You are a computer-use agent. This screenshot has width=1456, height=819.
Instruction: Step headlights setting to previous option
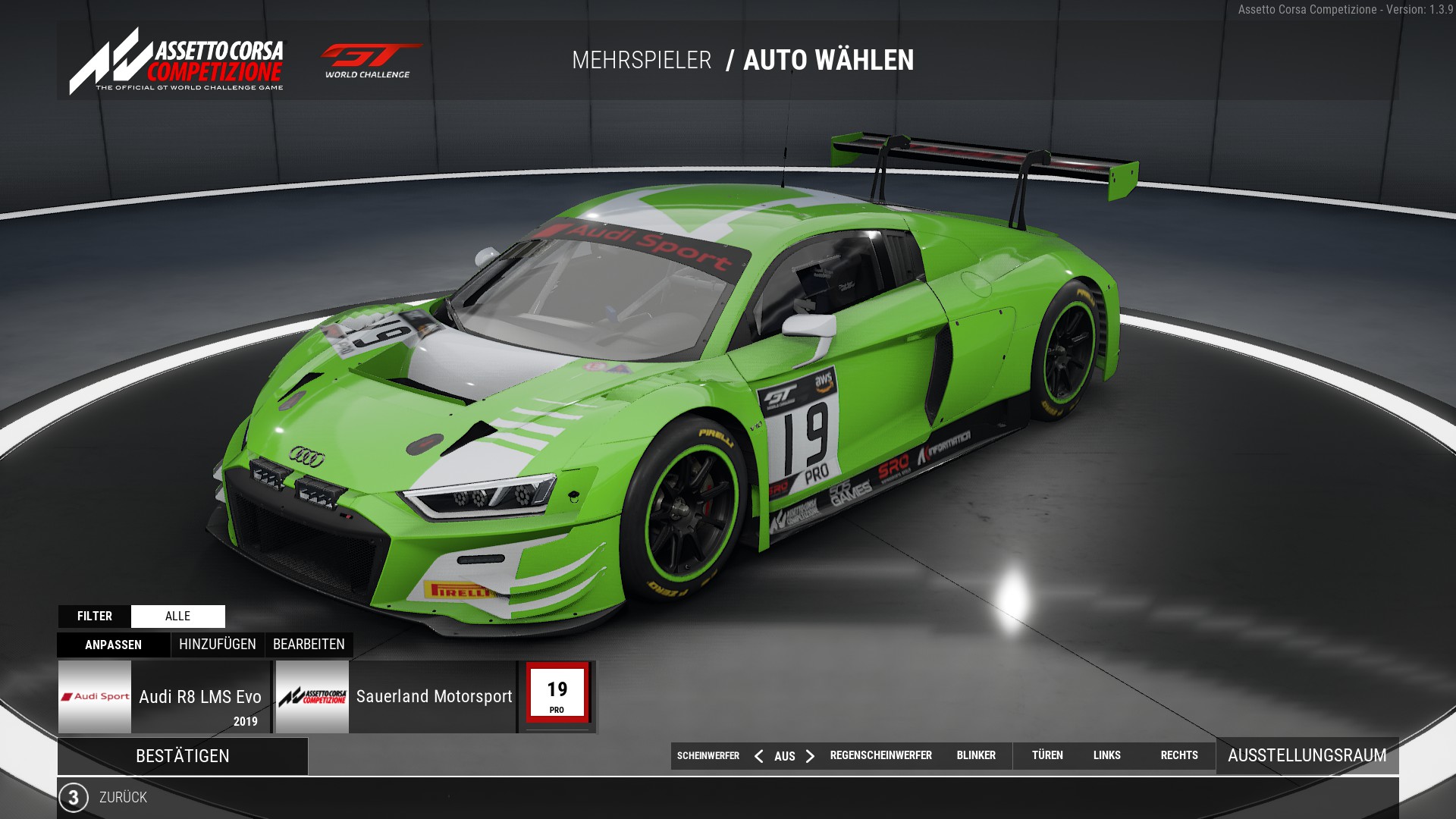click(x=758, y=756)
